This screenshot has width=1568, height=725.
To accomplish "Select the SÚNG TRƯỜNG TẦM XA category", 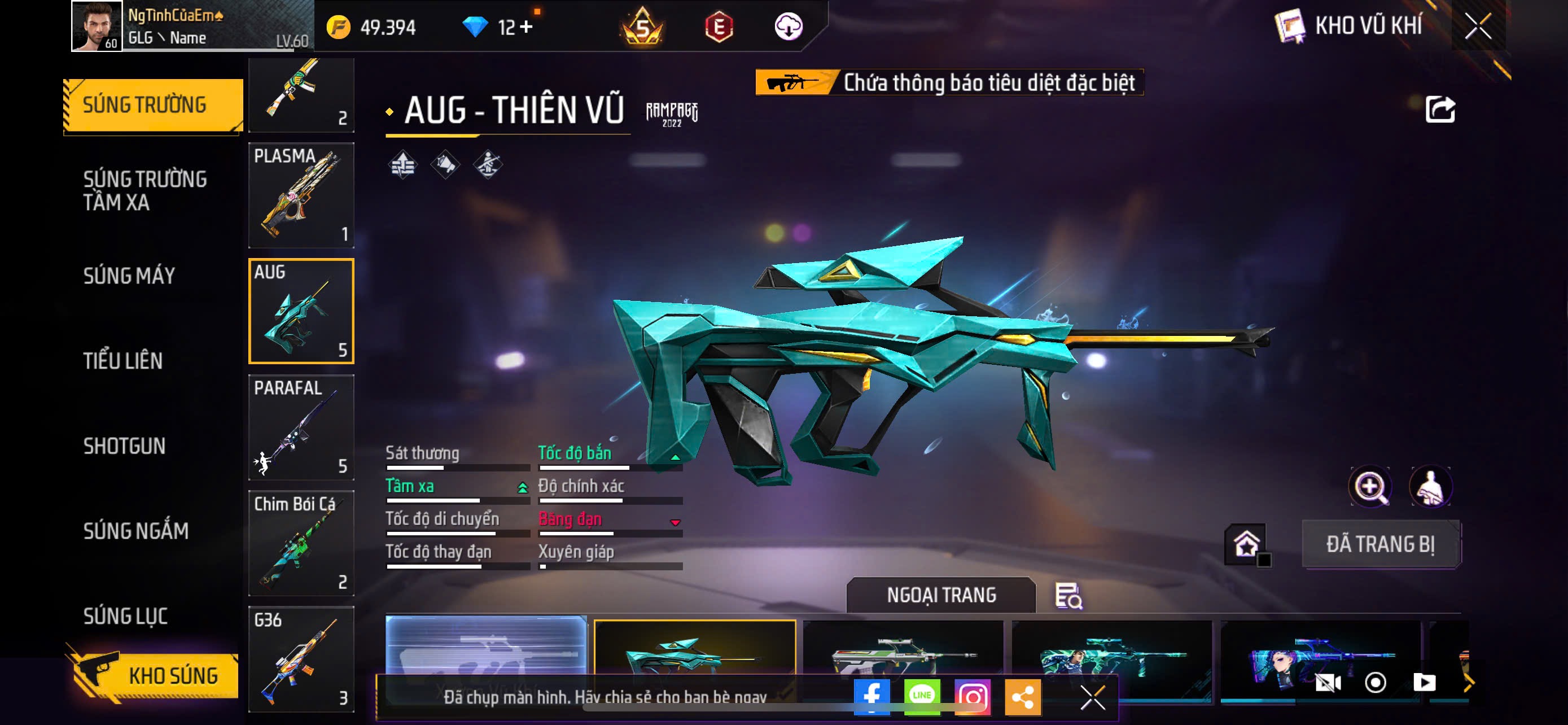I will tap(145, 190).
